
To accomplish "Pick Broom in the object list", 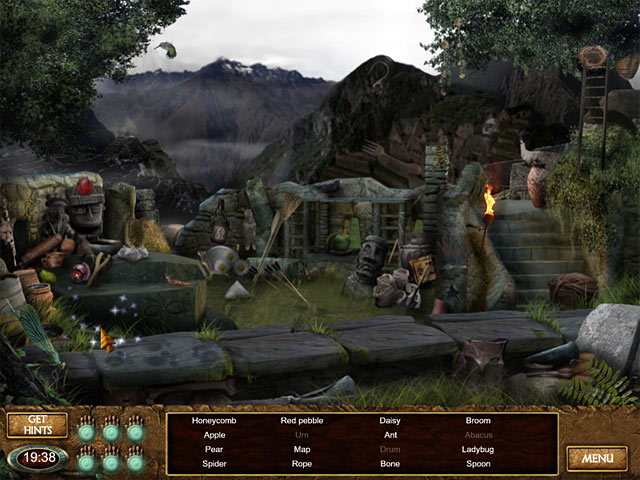I will 478,421.
